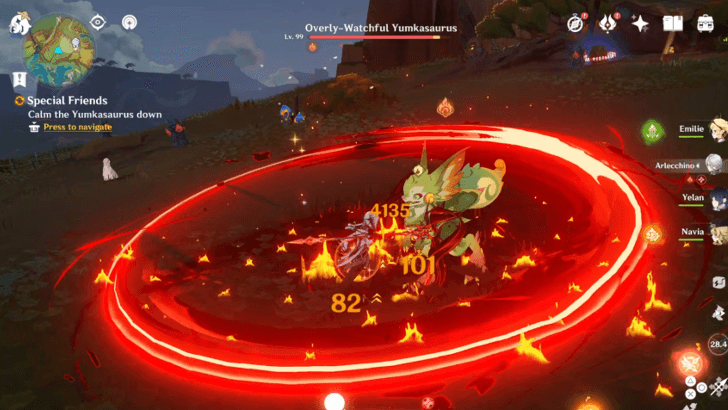728x410 pixels.
Task: Activate the glowing red elemental burst icon
Action: 687,362
